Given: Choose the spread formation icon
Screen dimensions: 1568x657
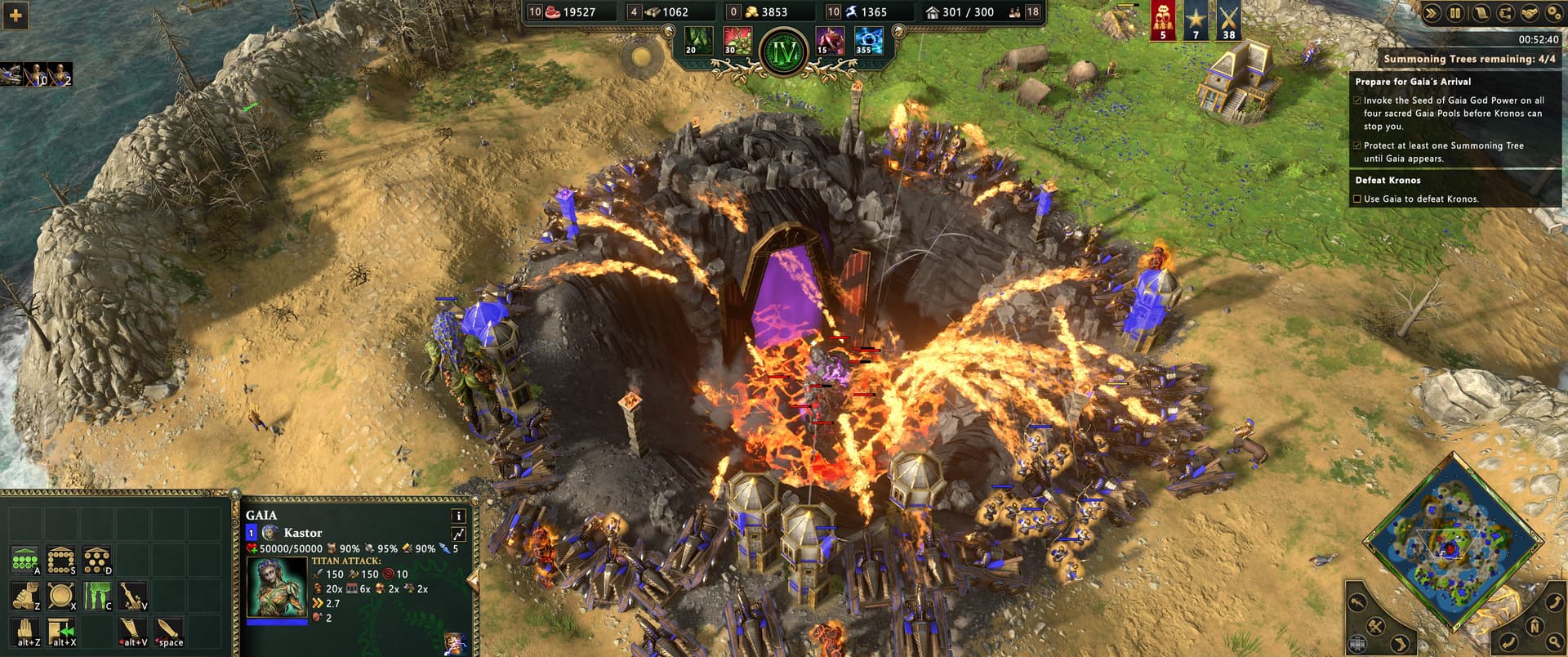Looking at the screenshot, I should (x=97, y=561).
